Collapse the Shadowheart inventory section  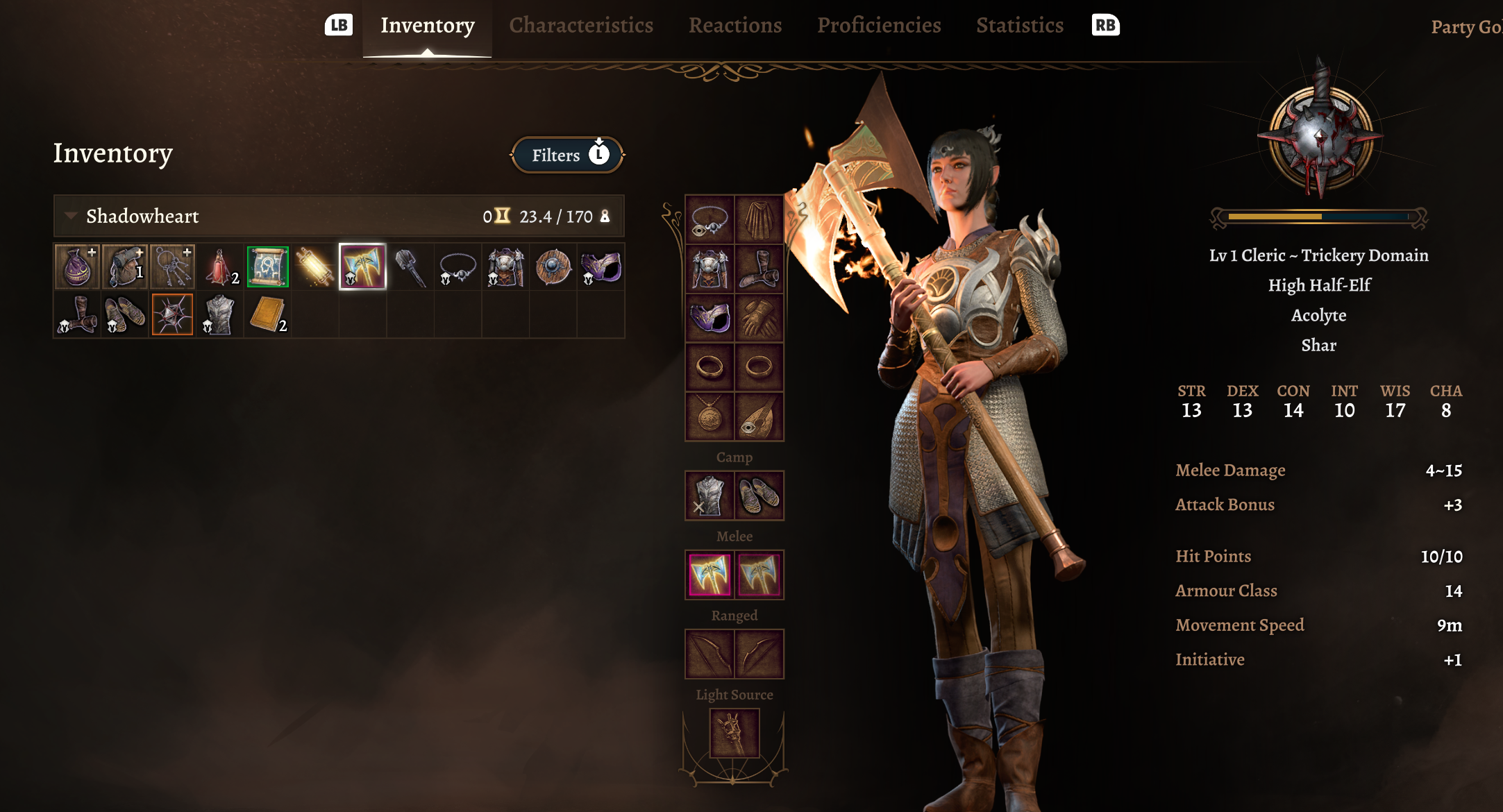point(71,216)
